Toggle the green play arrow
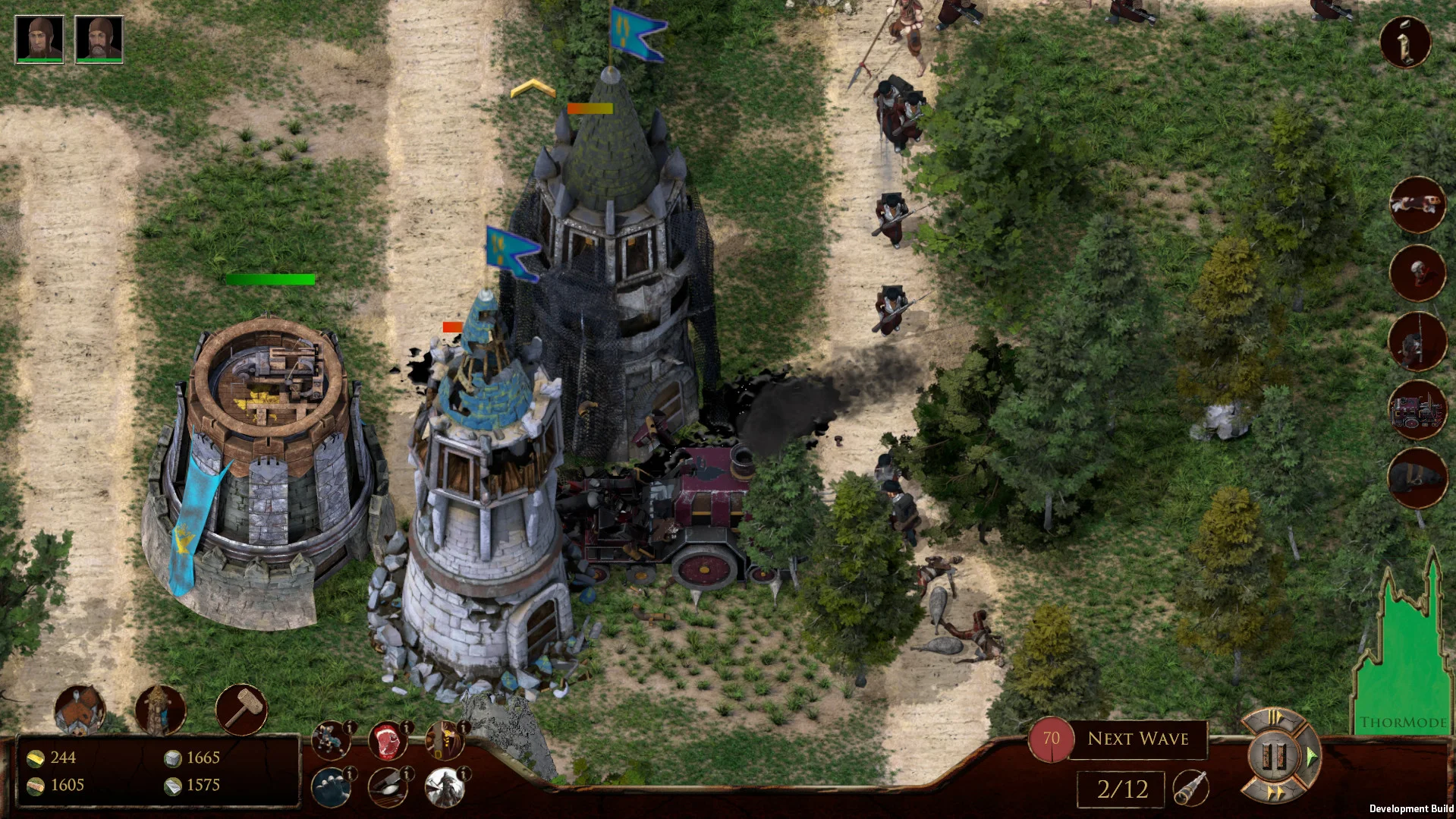Image resolution: width=1456 pixels, height=819 pixels. click(x=1311, y=755)
